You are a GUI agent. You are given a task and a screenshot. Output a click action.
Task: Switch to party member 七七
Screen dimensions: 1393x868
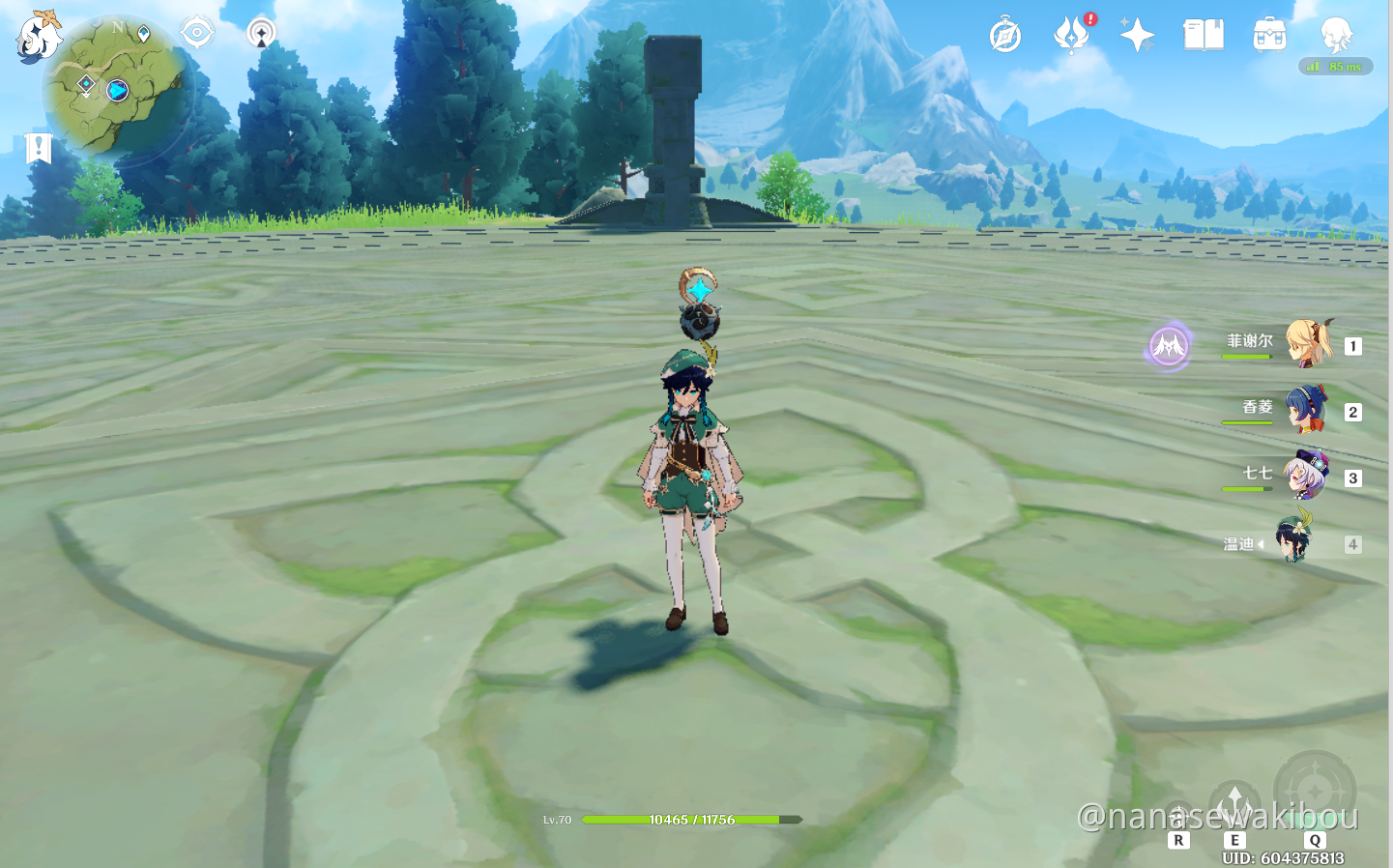pyautogui.click(x=1307, y=476)
